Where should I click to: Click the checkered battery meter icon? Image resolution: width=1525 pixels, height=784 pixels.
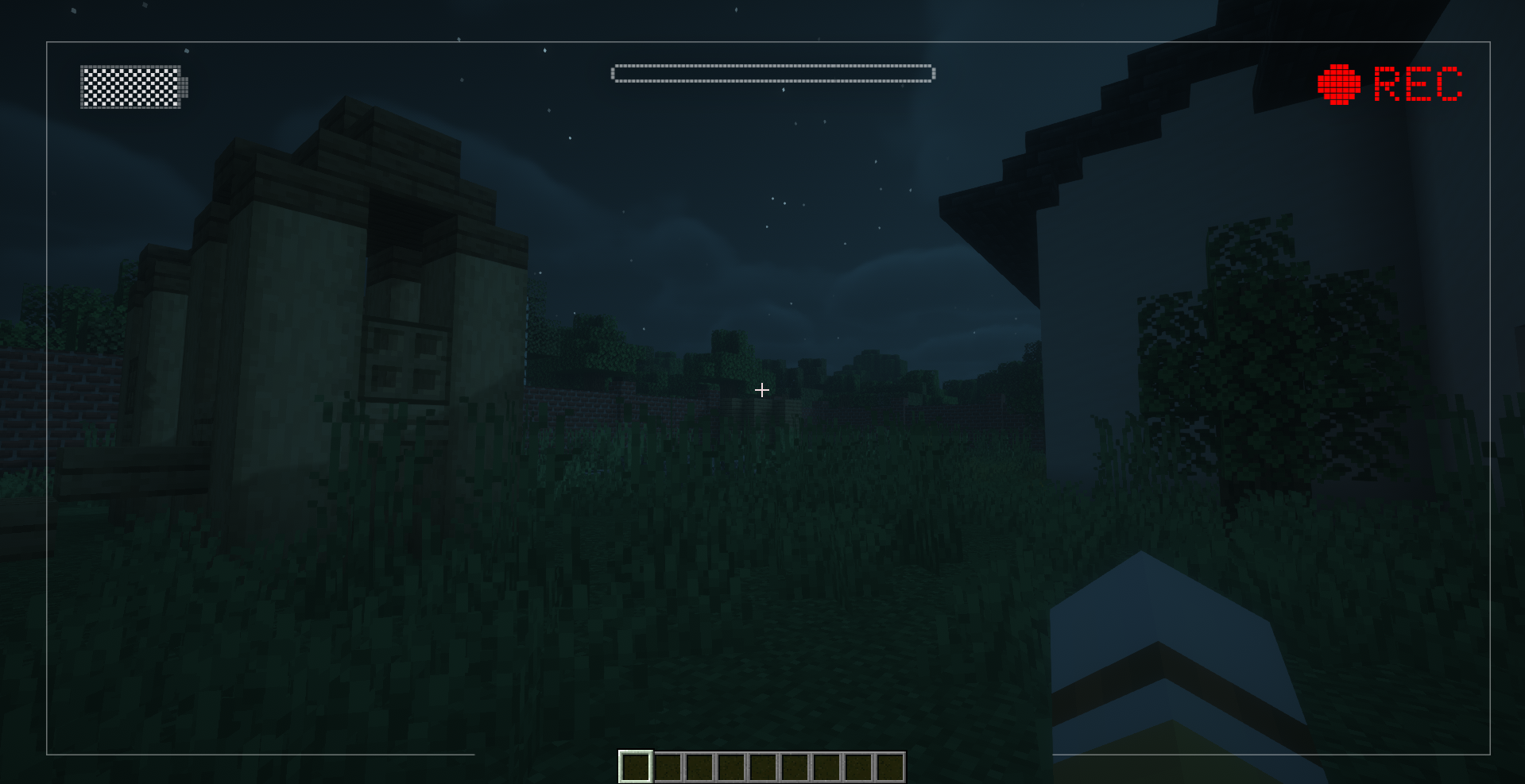133,89
